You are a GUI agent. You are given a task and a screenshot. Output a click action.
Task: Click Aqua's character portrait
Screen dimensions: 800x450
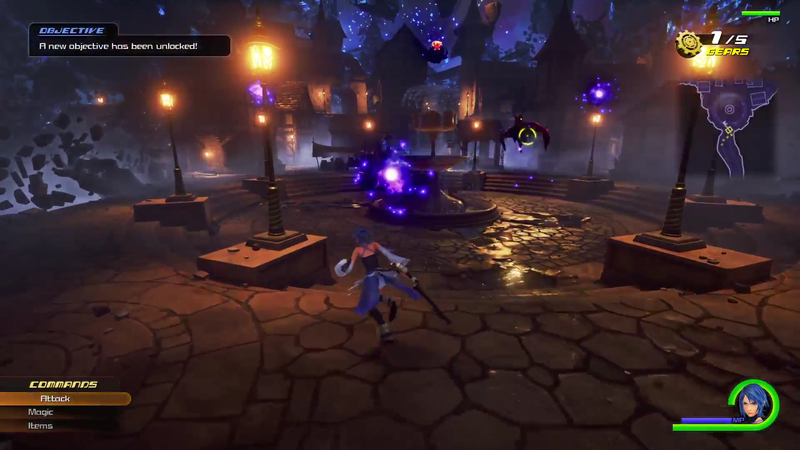coord(752,405)
